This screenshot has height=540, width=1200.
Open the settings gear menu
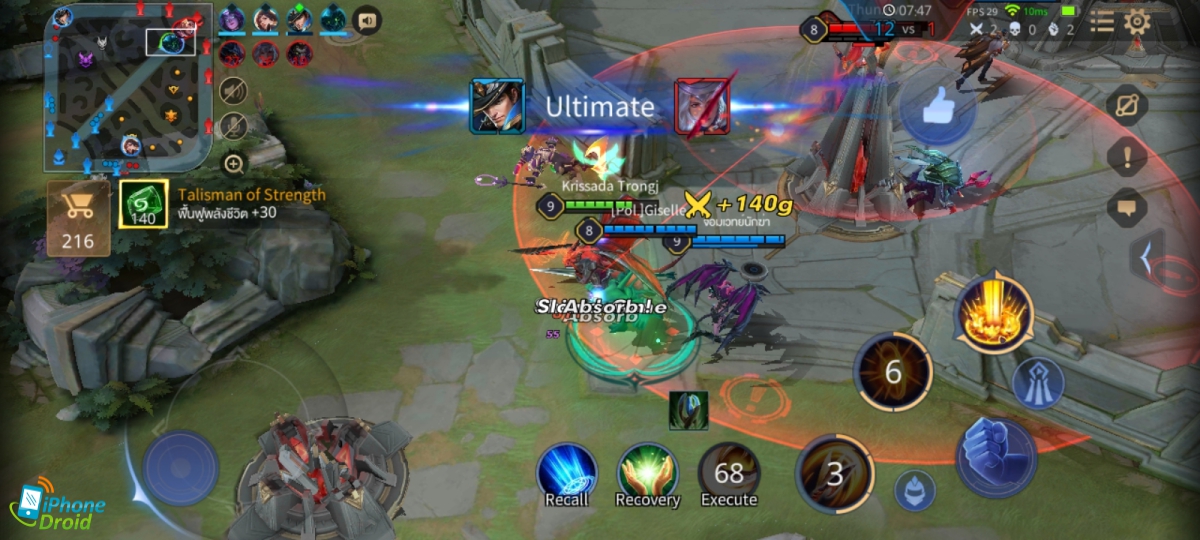(x=1136, y=22)
